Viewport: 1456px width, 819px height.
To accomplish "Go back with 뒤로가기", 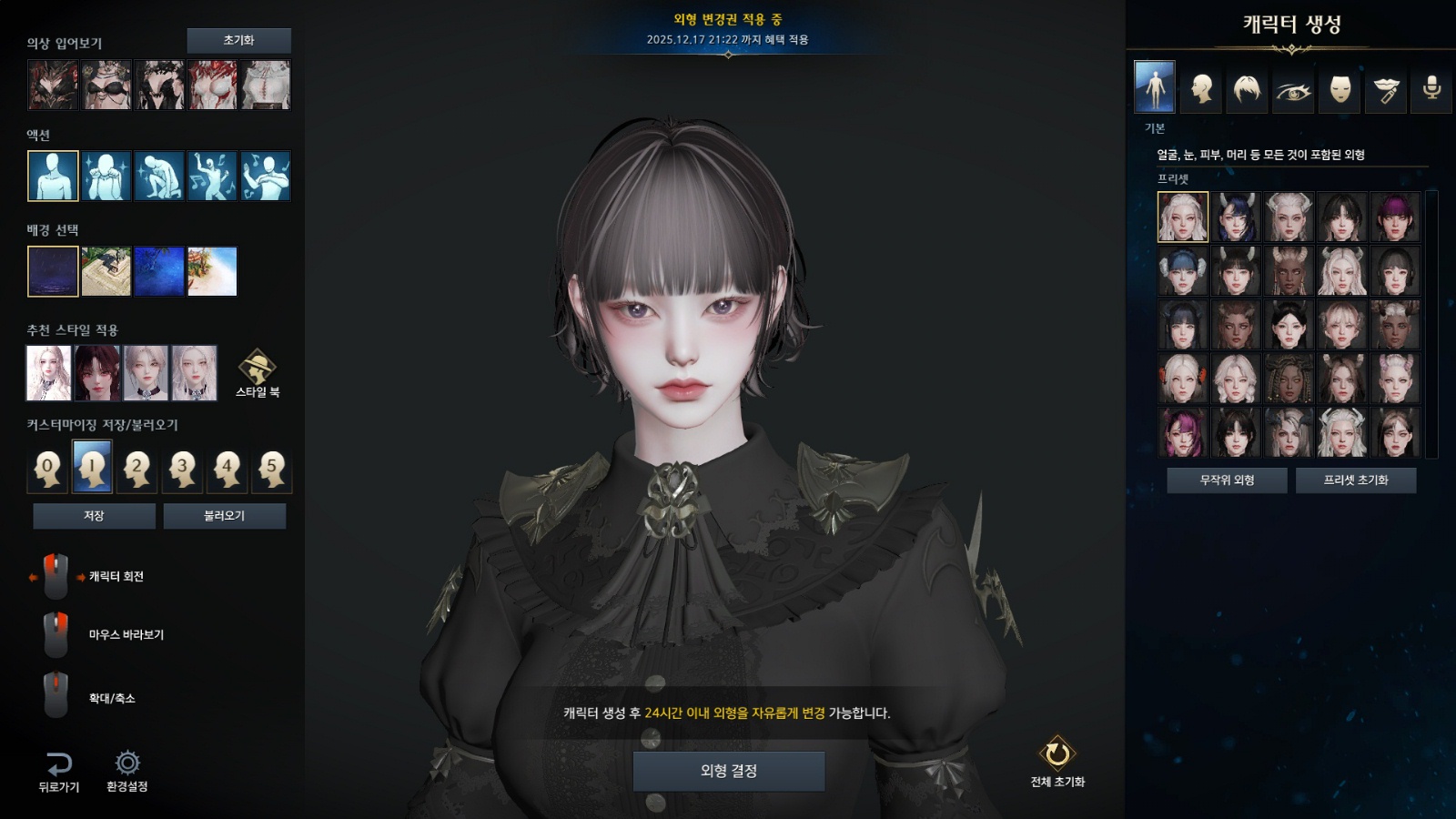I will (59, 771).
